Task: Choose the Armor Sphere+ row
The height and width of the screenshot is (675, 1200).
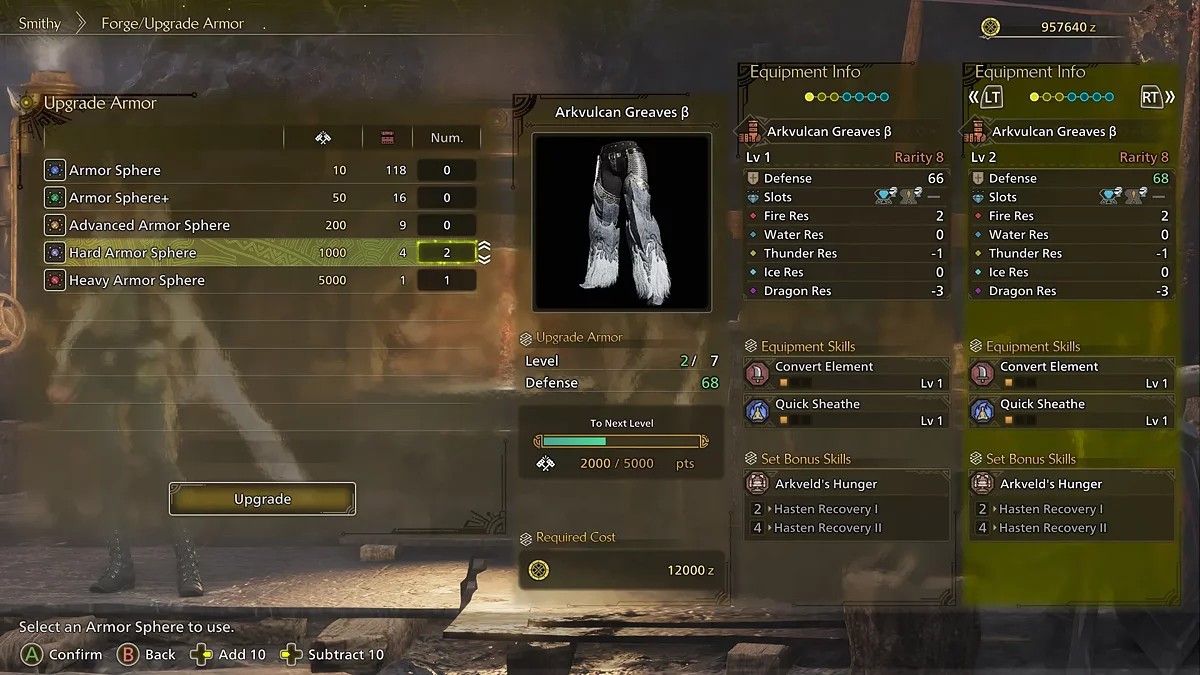Action: tap(260, 198)
